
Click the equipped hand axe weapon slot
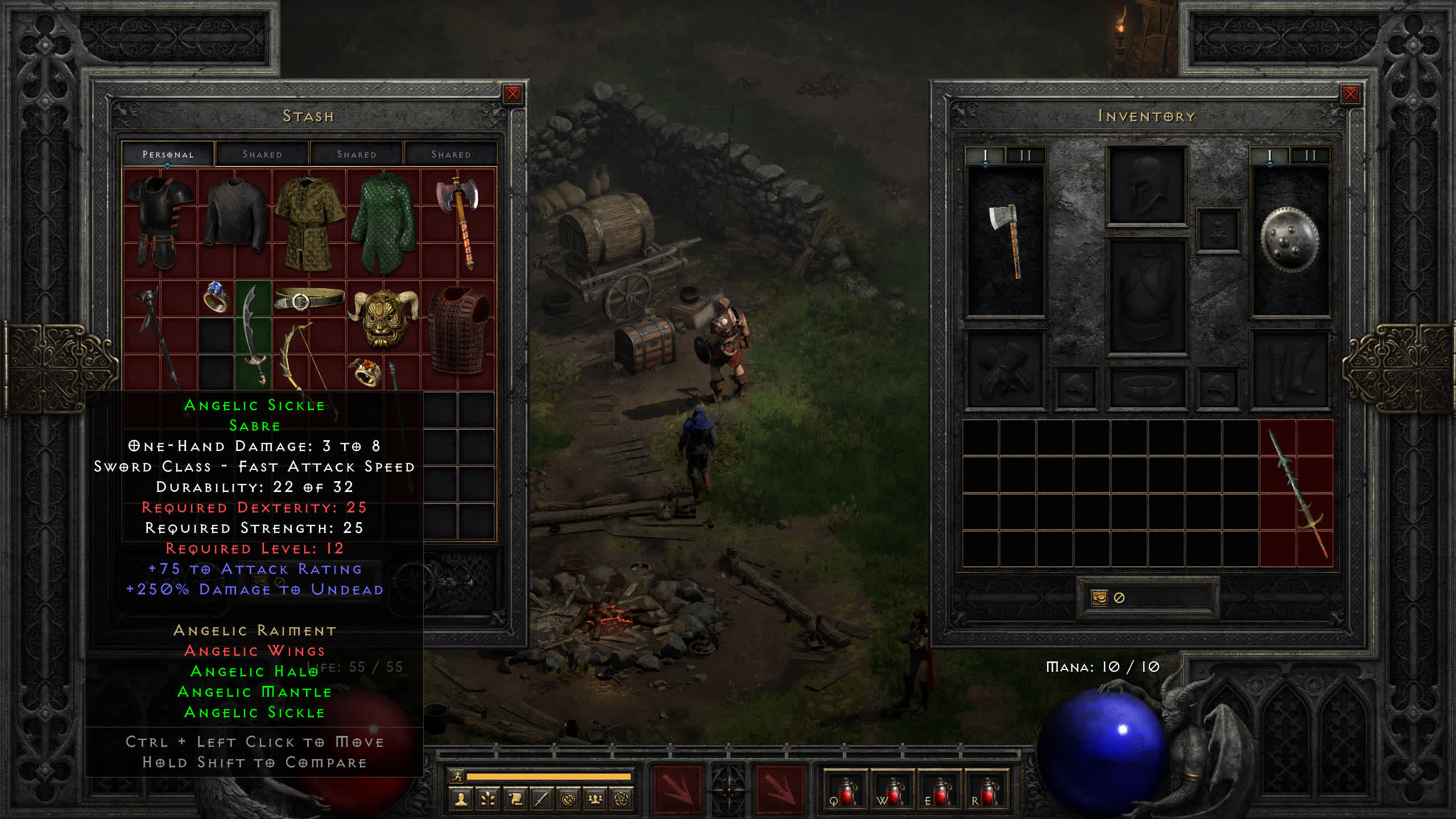point(1006,241)
